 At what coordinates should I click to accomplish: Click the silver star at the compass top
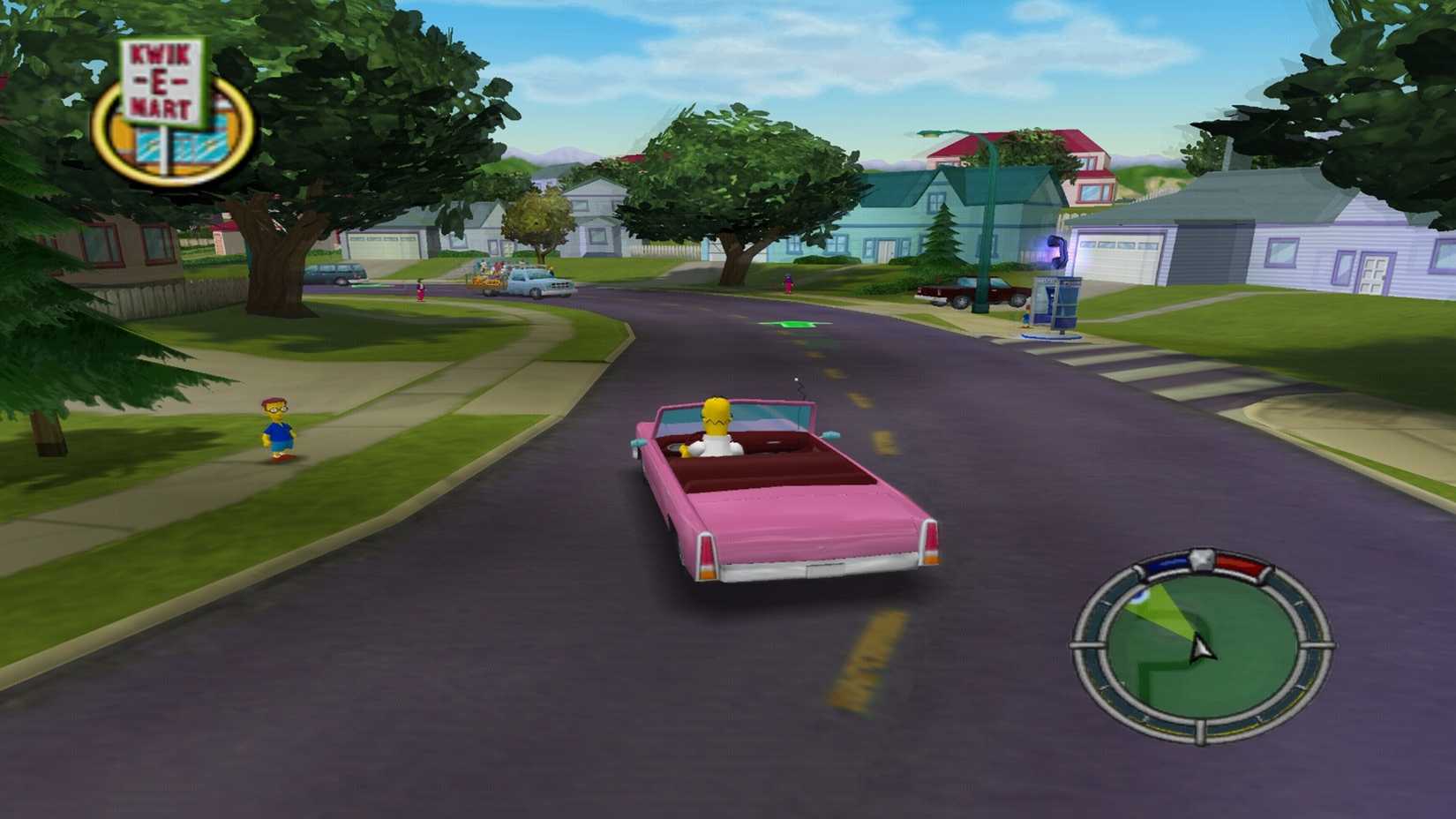click(1202, 558)
